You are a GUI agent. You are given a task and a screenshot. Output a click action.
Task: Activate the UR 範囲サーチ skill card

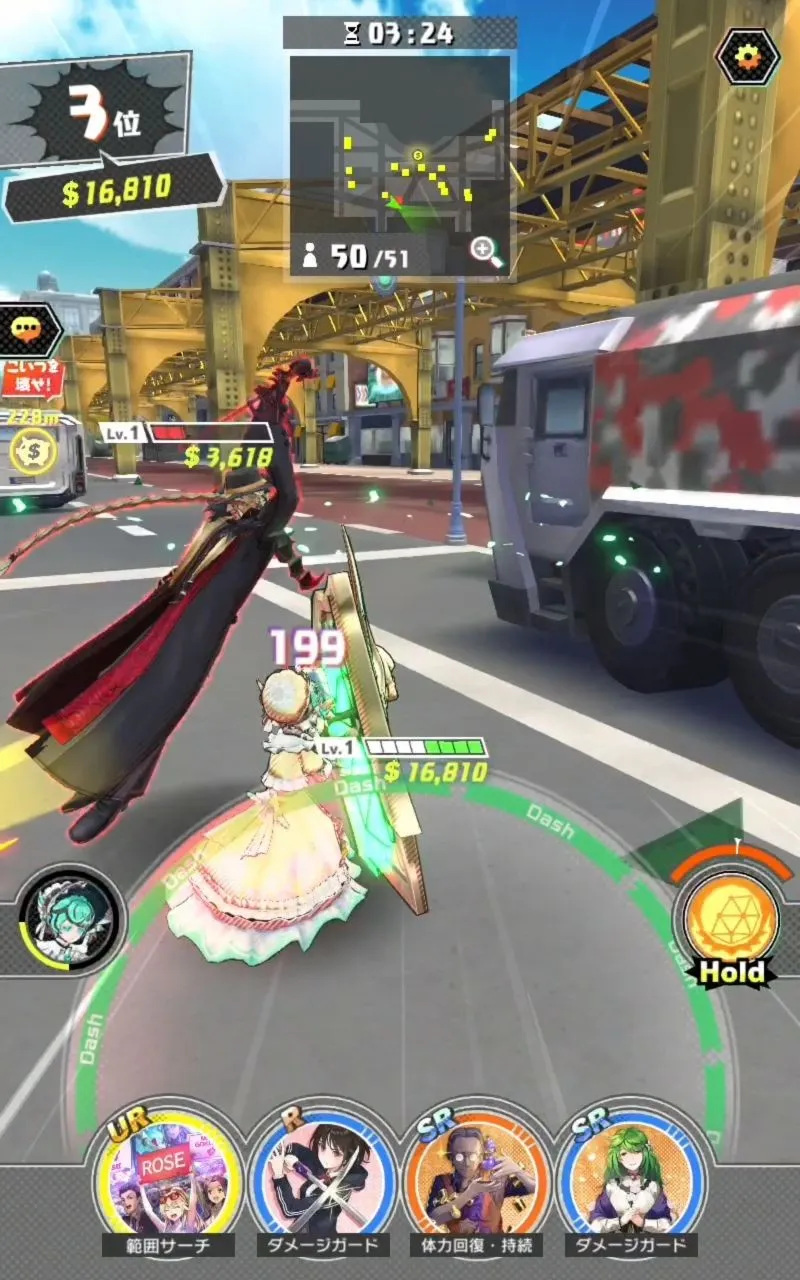168,1177
